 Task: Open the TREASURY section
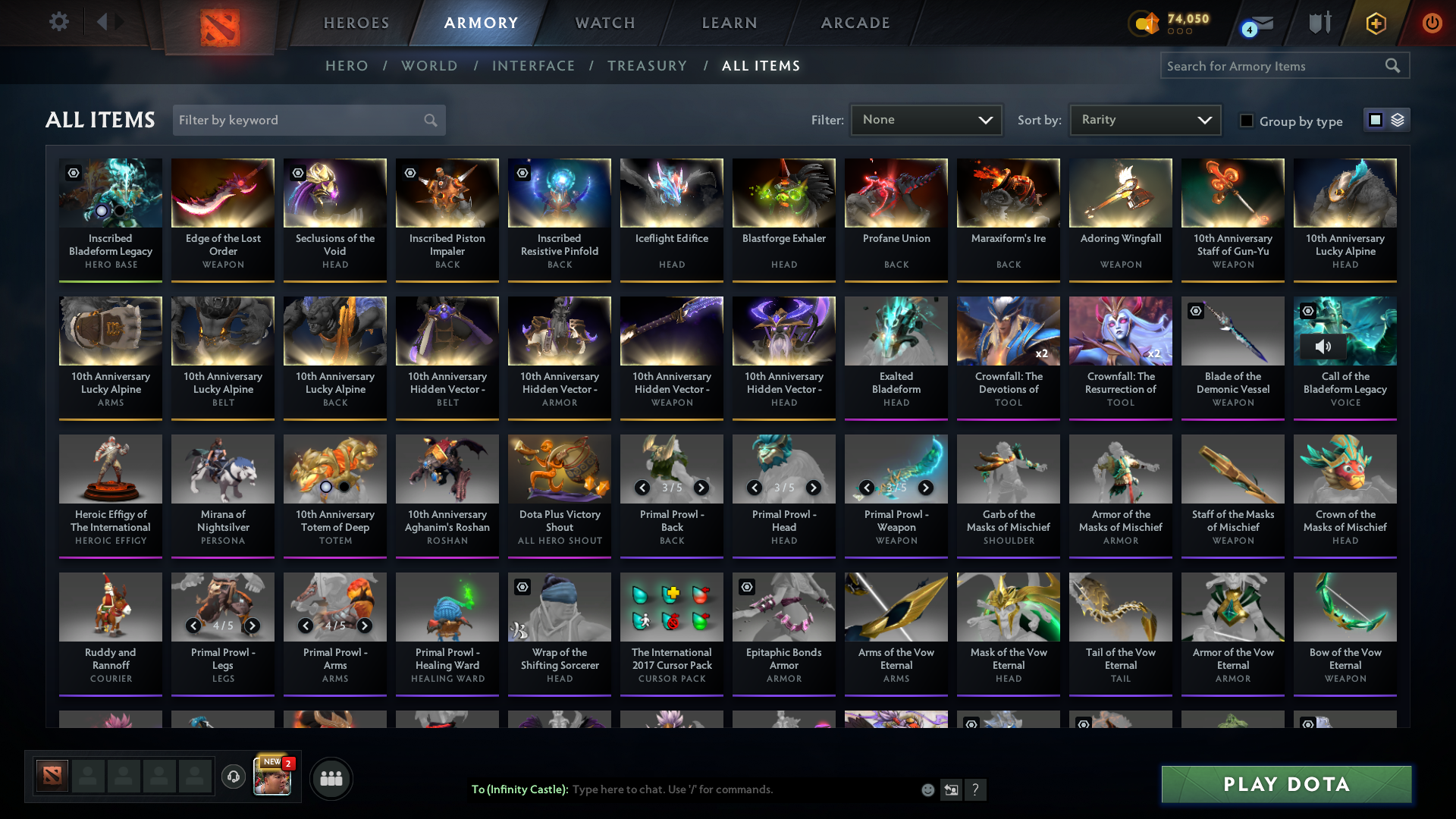(x=647, y=66)
